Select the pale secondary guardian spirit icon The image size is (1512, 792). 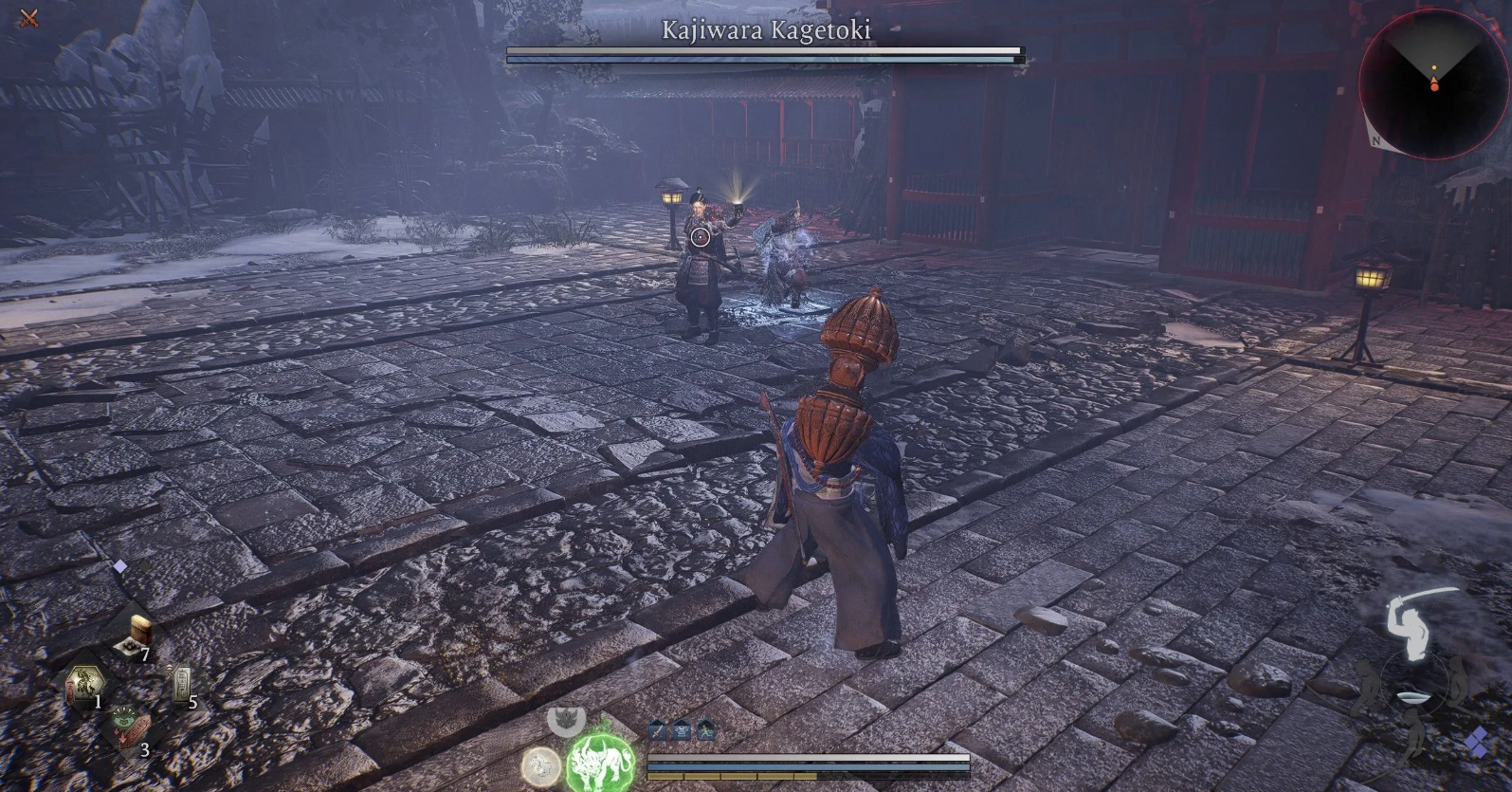[540, 764]
